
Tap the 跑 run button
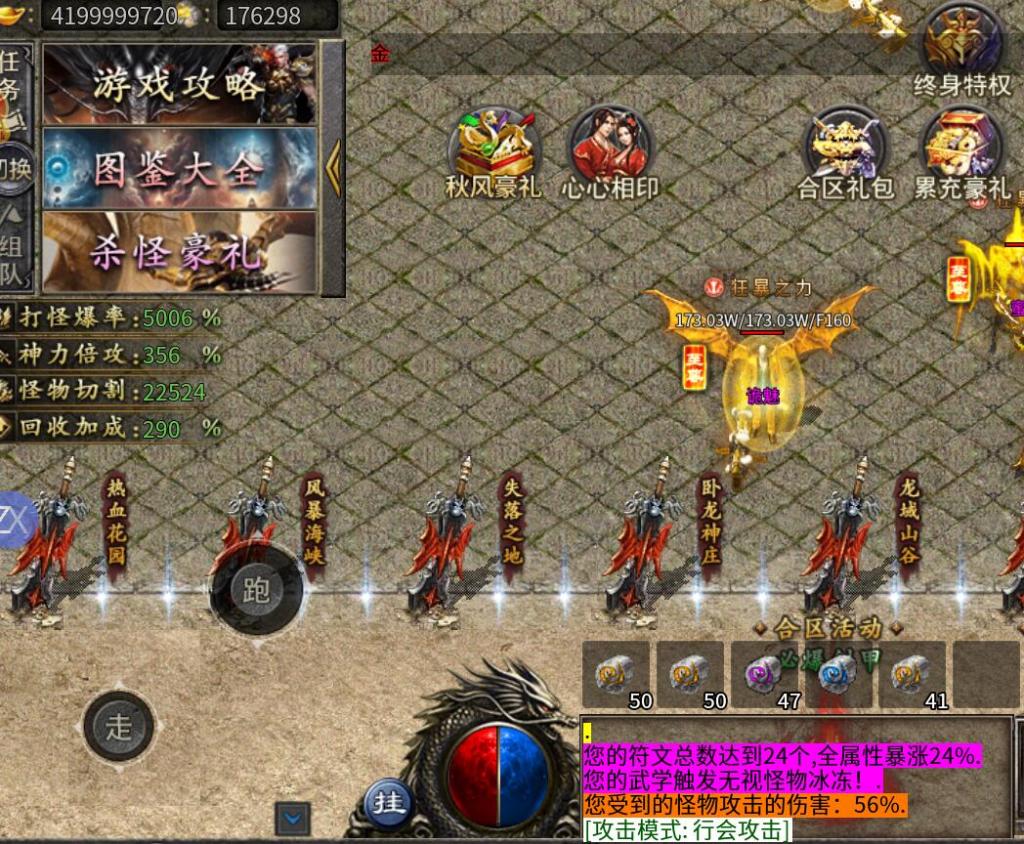coord(256,590)
